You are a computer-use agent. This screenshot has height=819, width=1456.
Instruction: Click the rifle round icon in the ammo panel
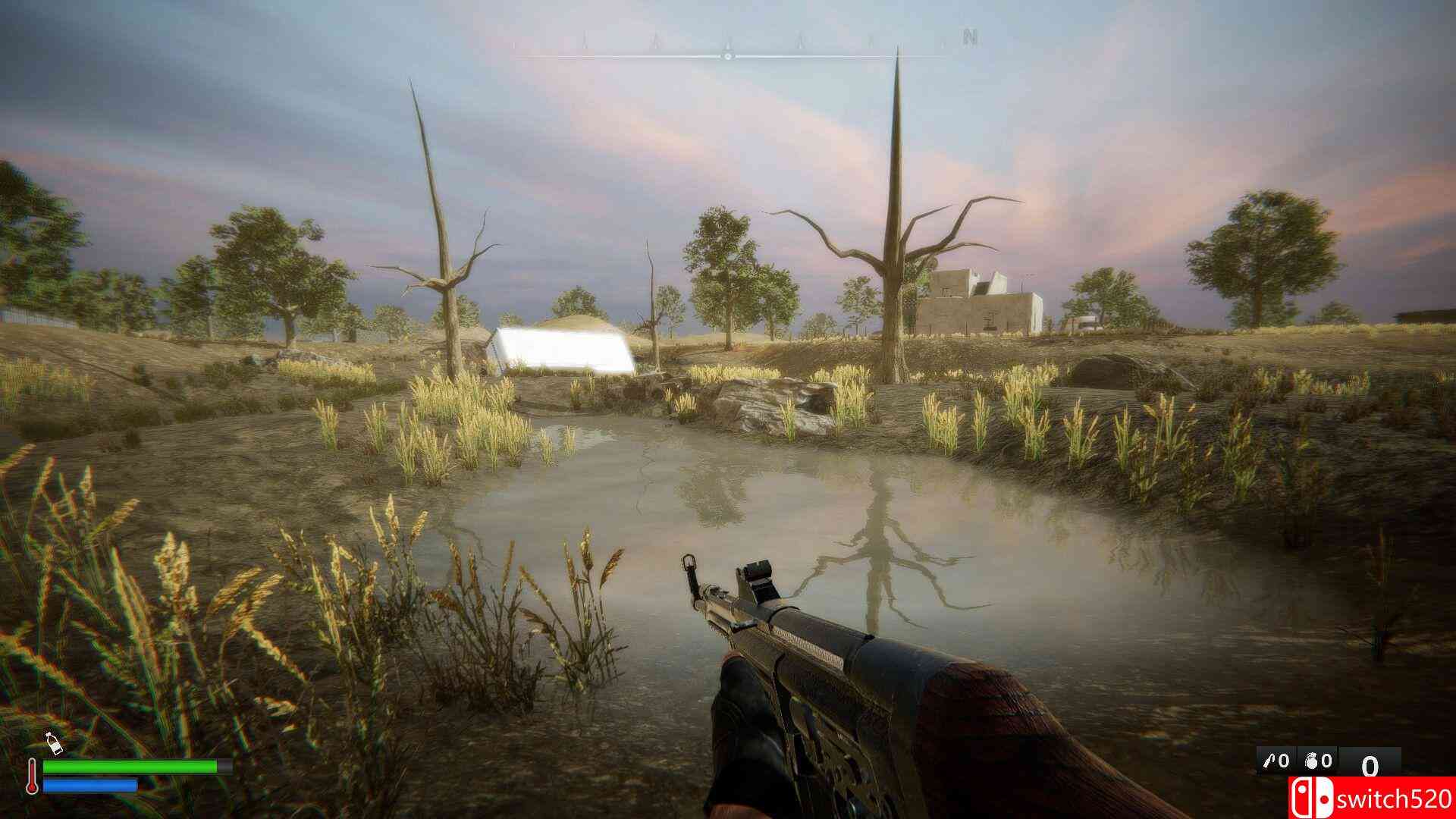[x=1269, y=760]
